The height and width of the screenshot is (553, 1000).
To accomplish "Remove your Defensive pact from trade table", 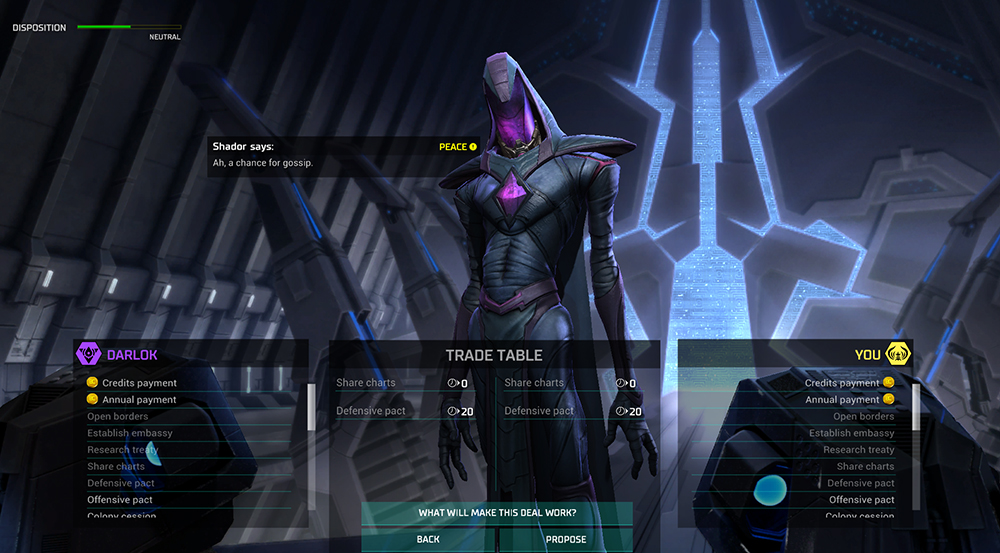I will pos(539,411).
